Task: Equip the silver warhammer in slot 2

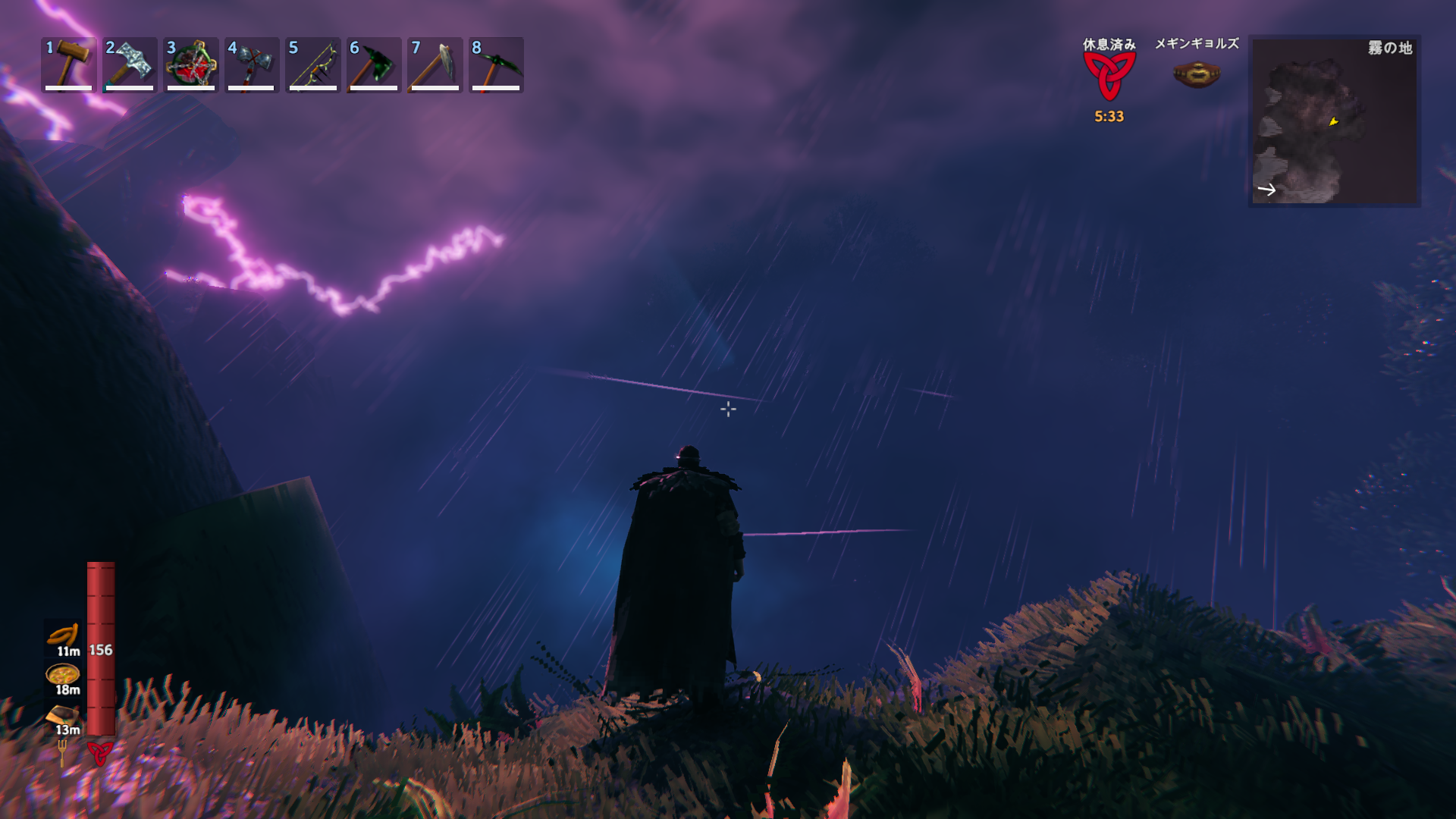Action: click(x=130, y=64)
